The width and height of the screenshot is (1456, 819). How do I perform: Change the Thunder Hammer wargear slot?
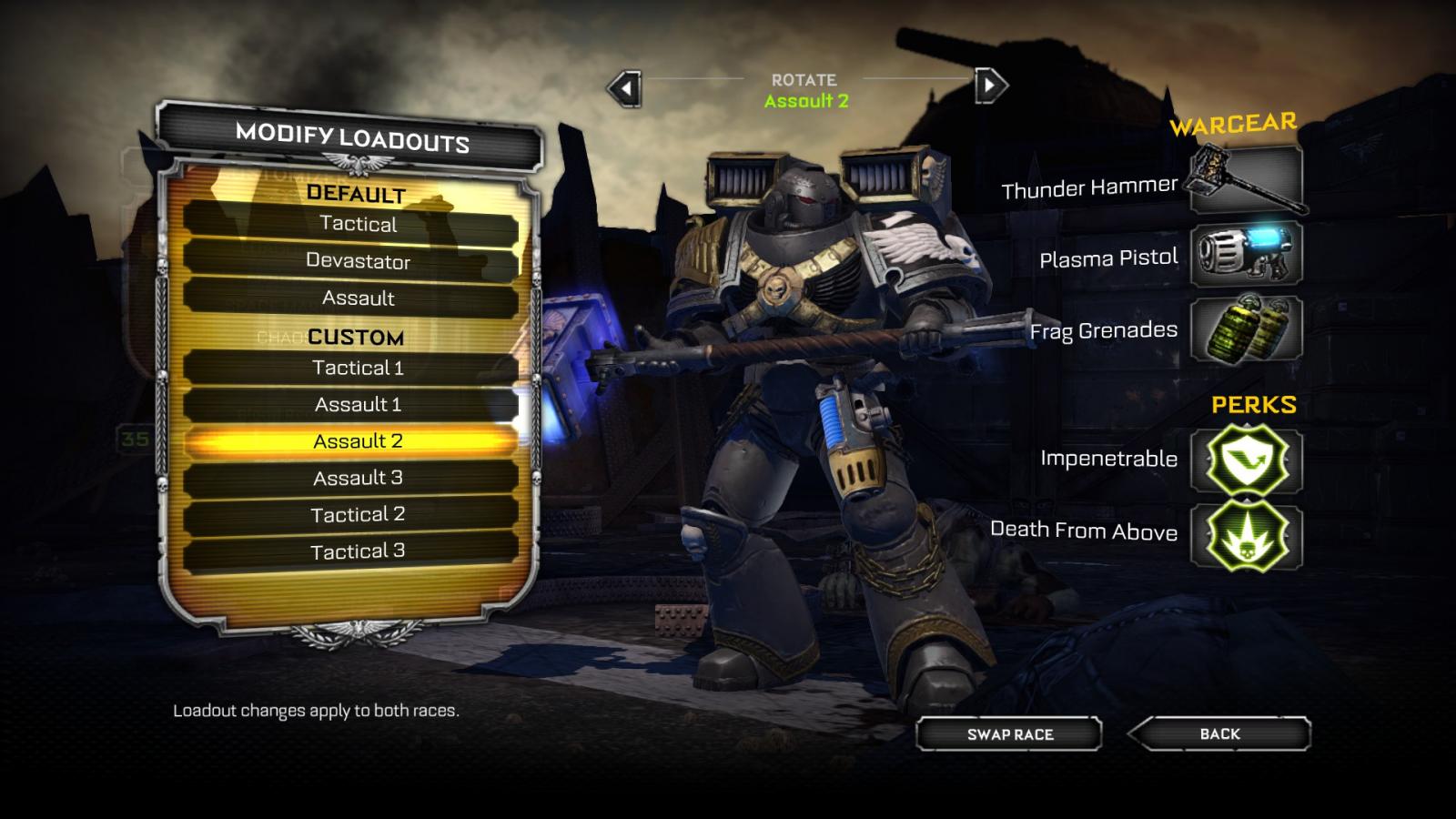(1246, 180)
